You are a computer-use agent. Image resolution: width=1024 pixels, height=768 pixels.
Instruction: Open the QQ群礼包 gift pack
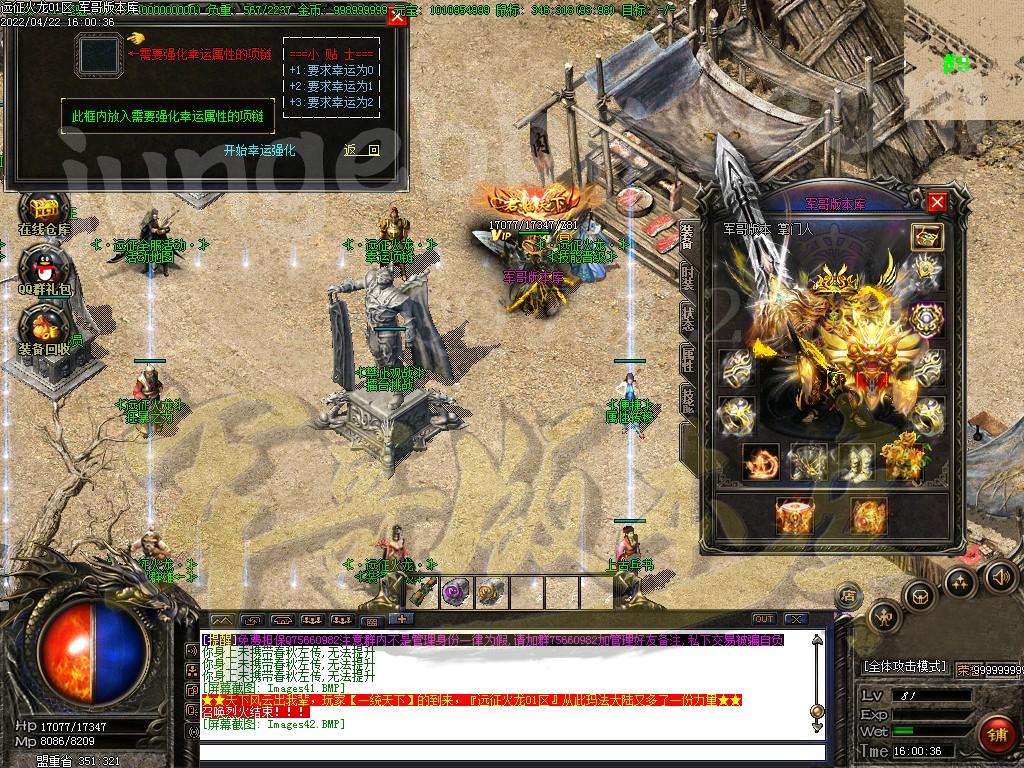click(44, 268)
